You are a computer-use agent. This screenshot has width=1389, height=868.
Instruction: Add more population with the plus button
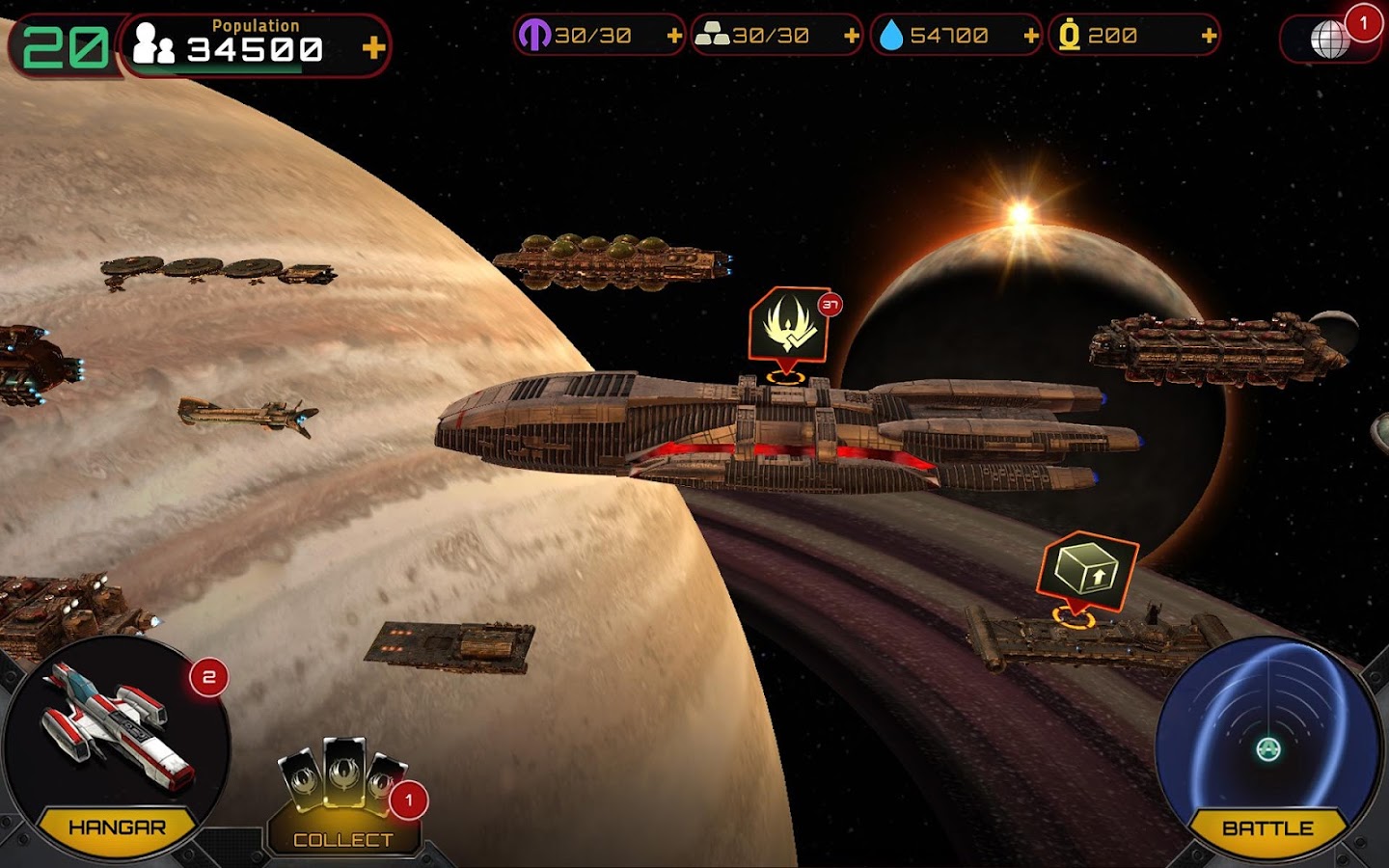pos(373,46)
